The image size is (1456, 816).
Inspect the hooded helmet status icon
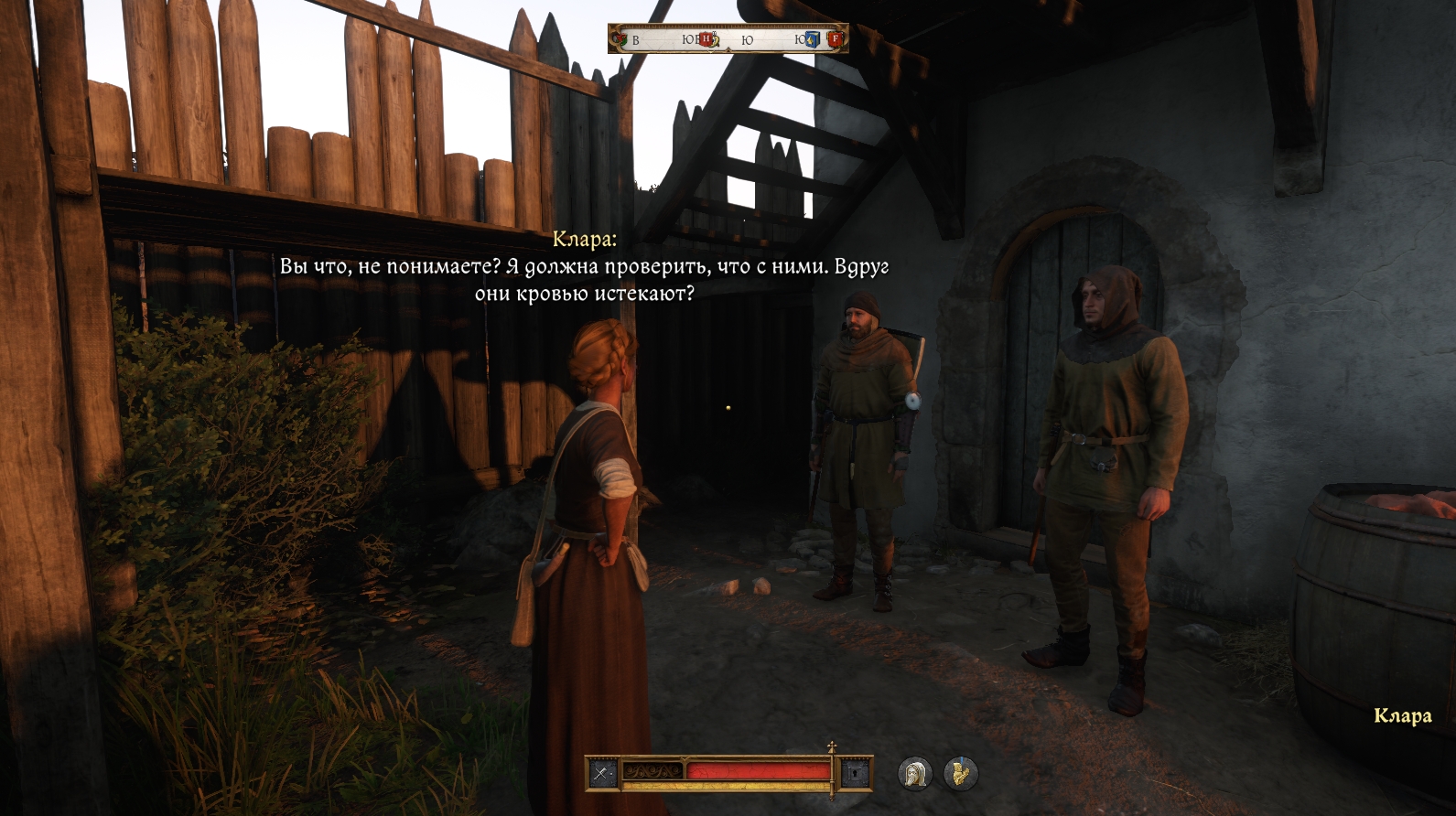click(x=914, y=774)
